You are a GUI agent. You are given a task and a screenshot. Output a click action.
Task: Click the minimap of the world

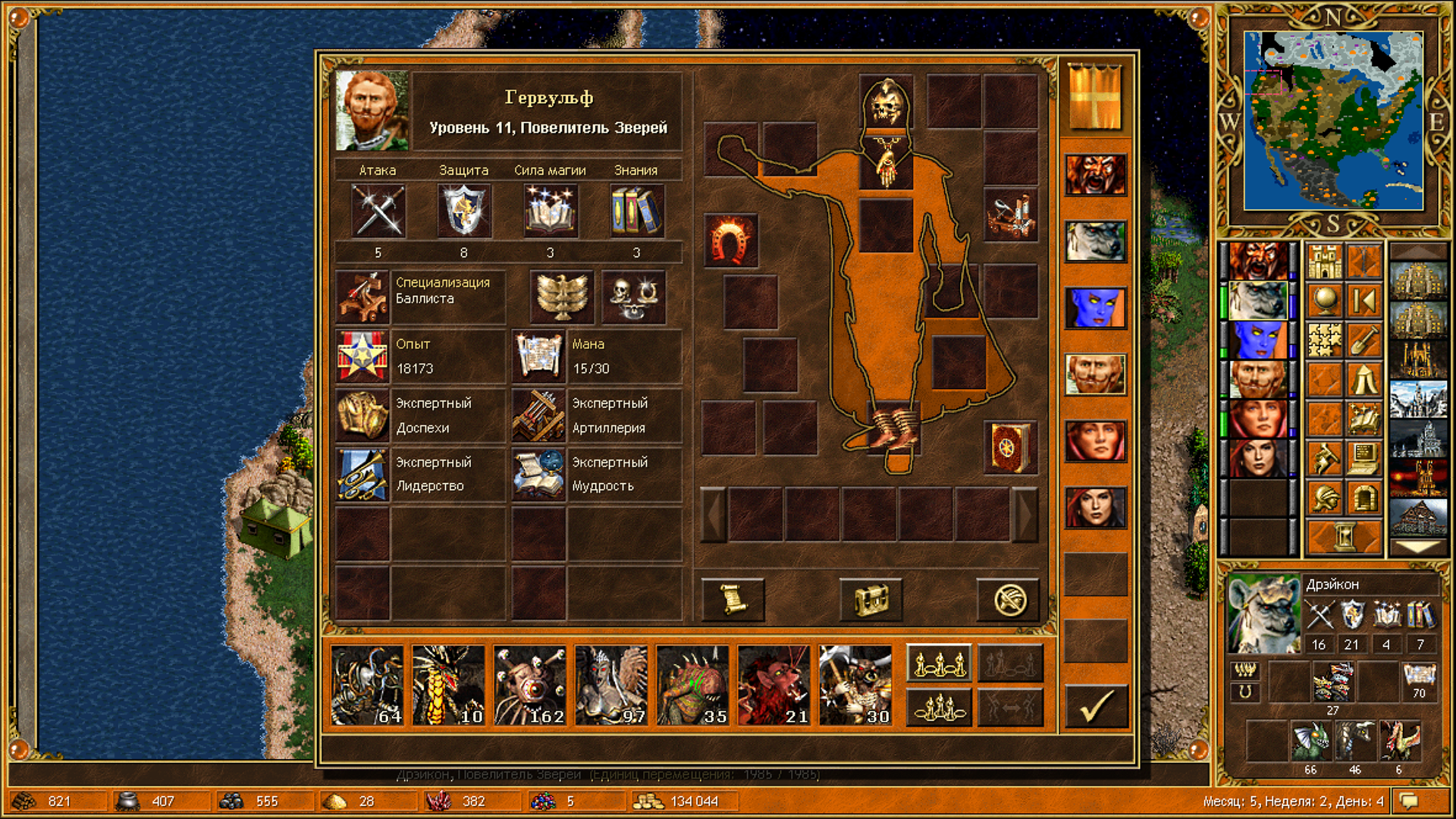coord(1333,121)
